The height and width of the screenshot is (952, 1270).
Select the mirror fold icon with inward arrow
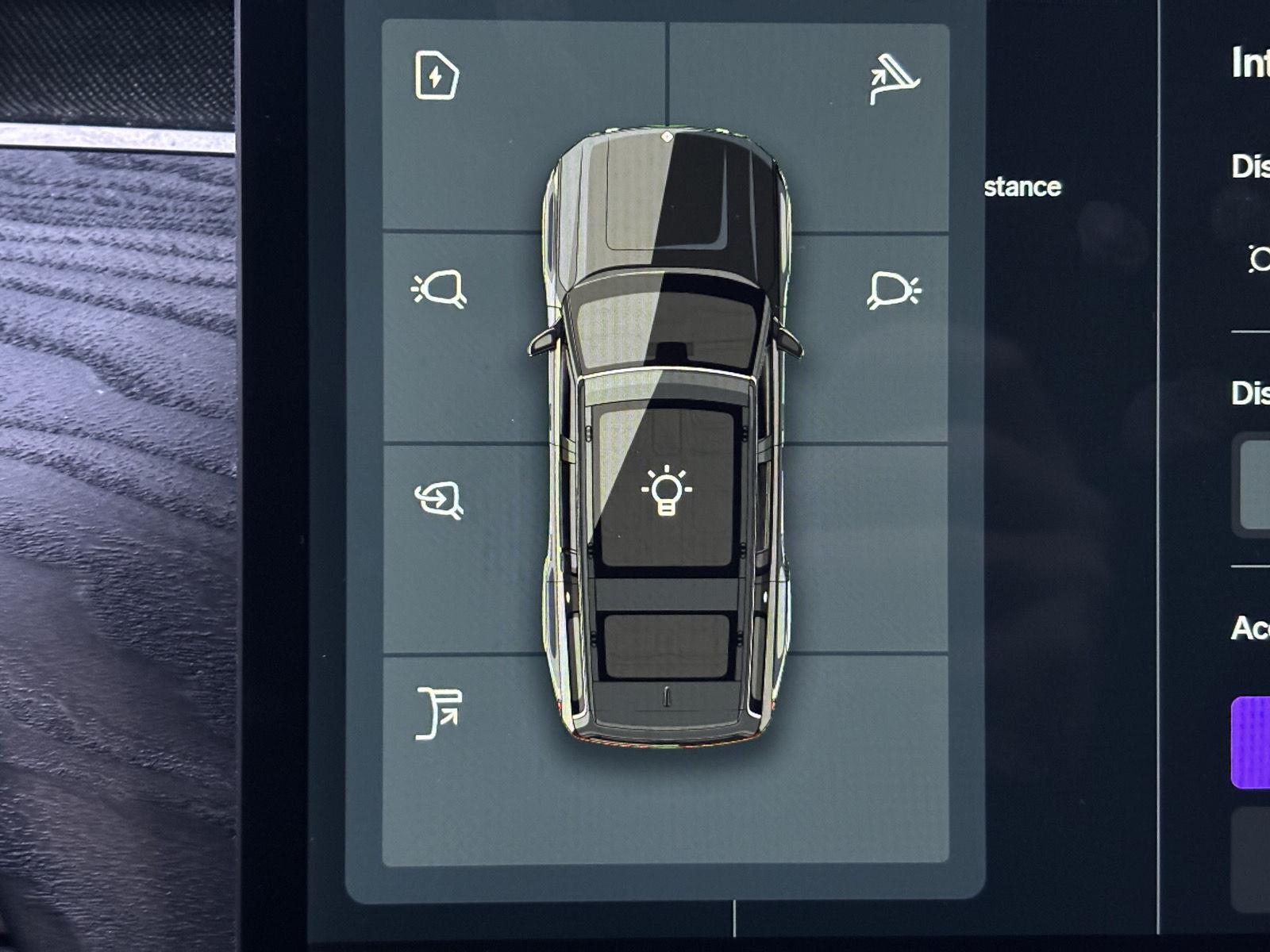click(439, 500)
